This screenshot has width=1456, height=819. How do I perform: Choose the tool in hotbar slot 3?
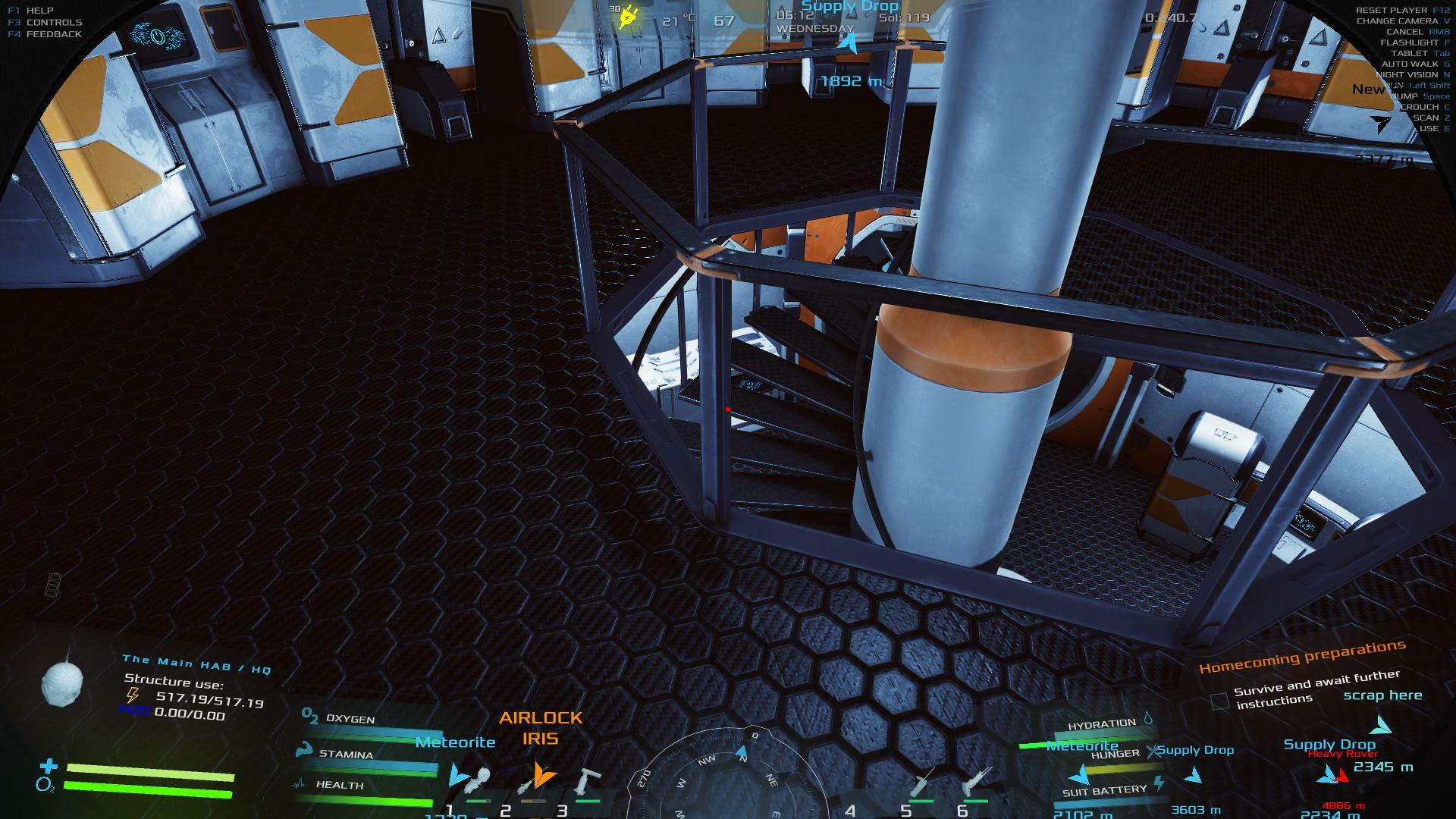tap(587, 781)
